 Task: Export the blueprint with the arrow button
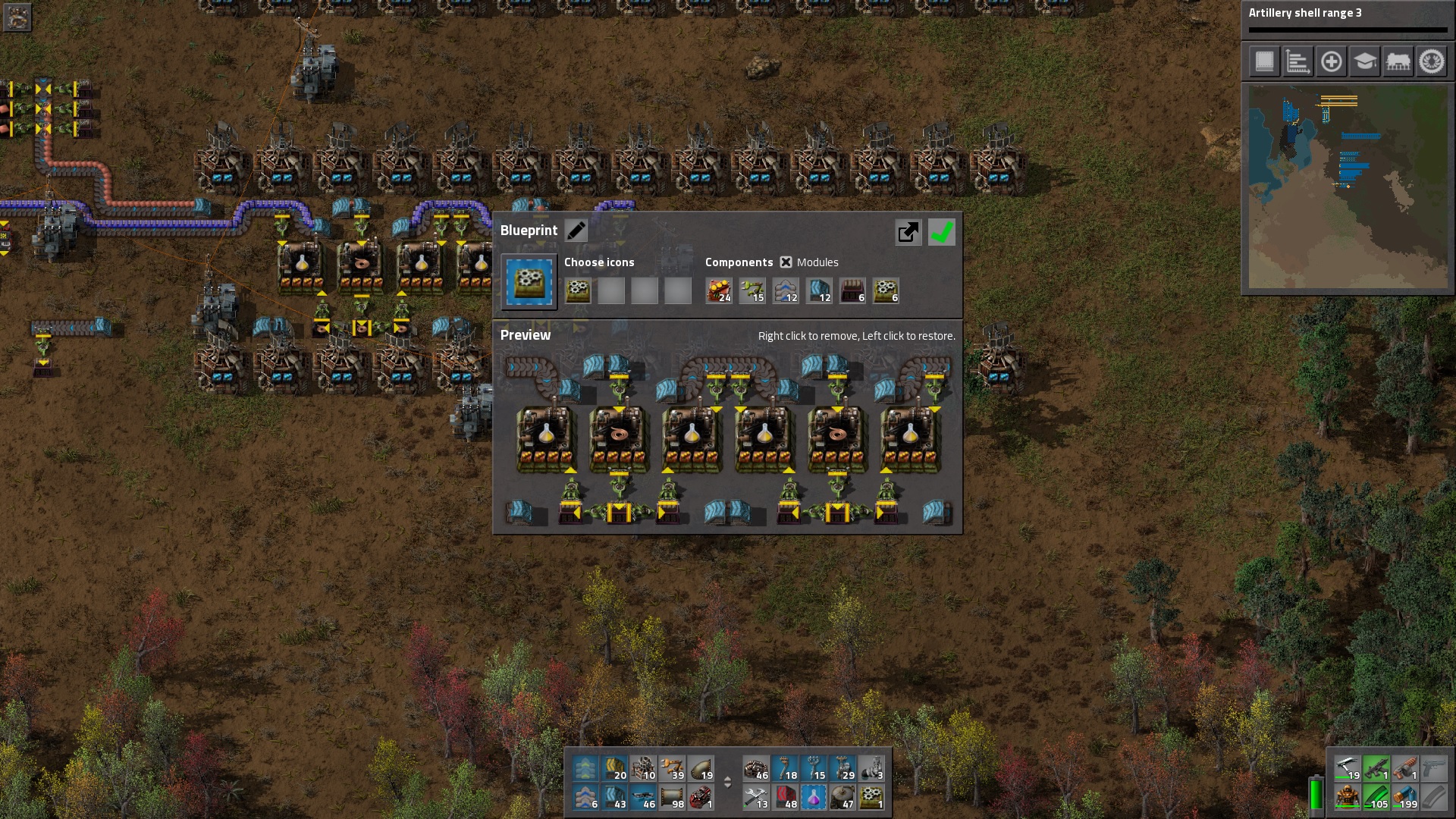908,232
